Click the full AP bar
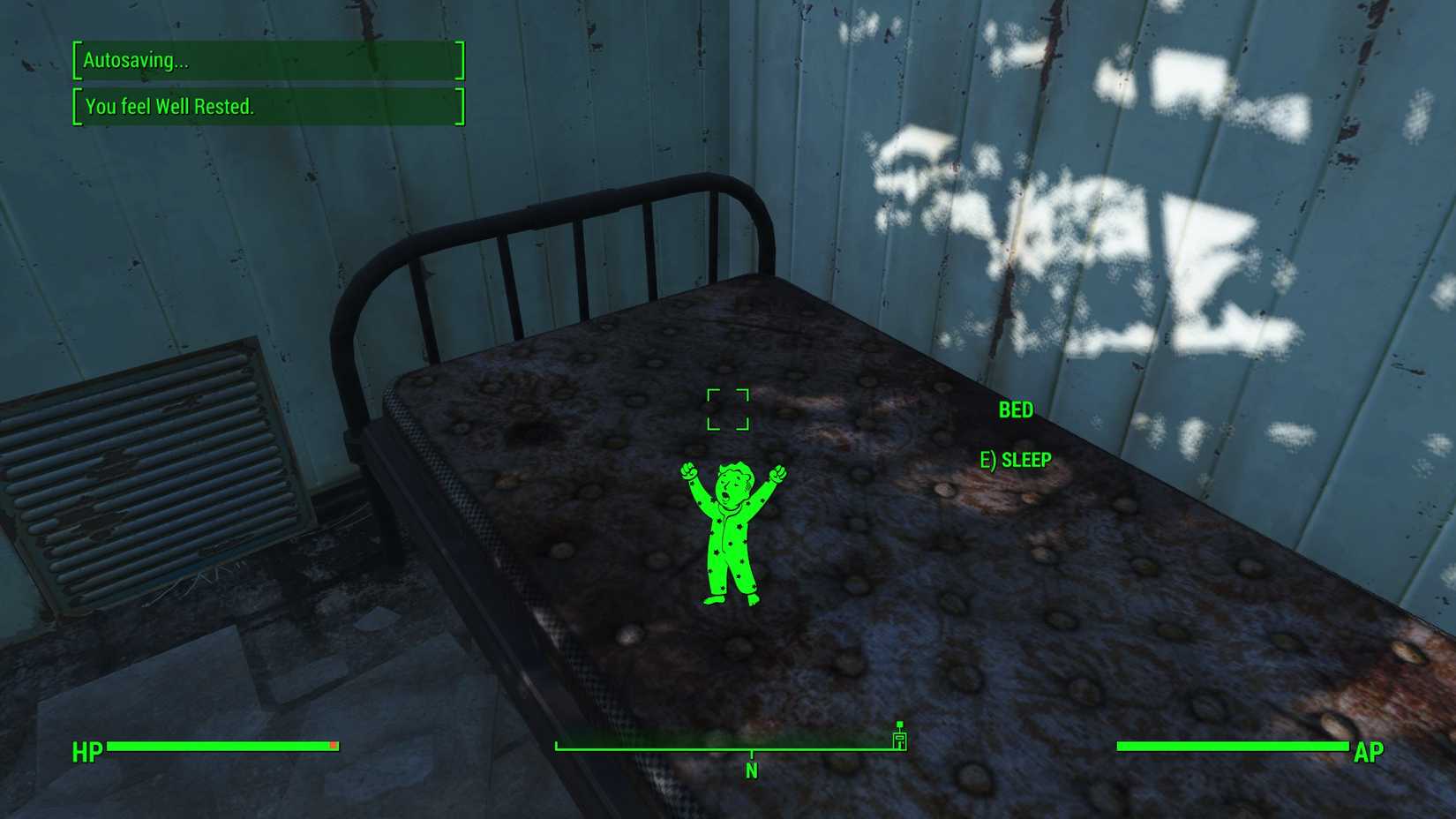Viewport: 1456px width, 819px height. [x=1231, y=746]
